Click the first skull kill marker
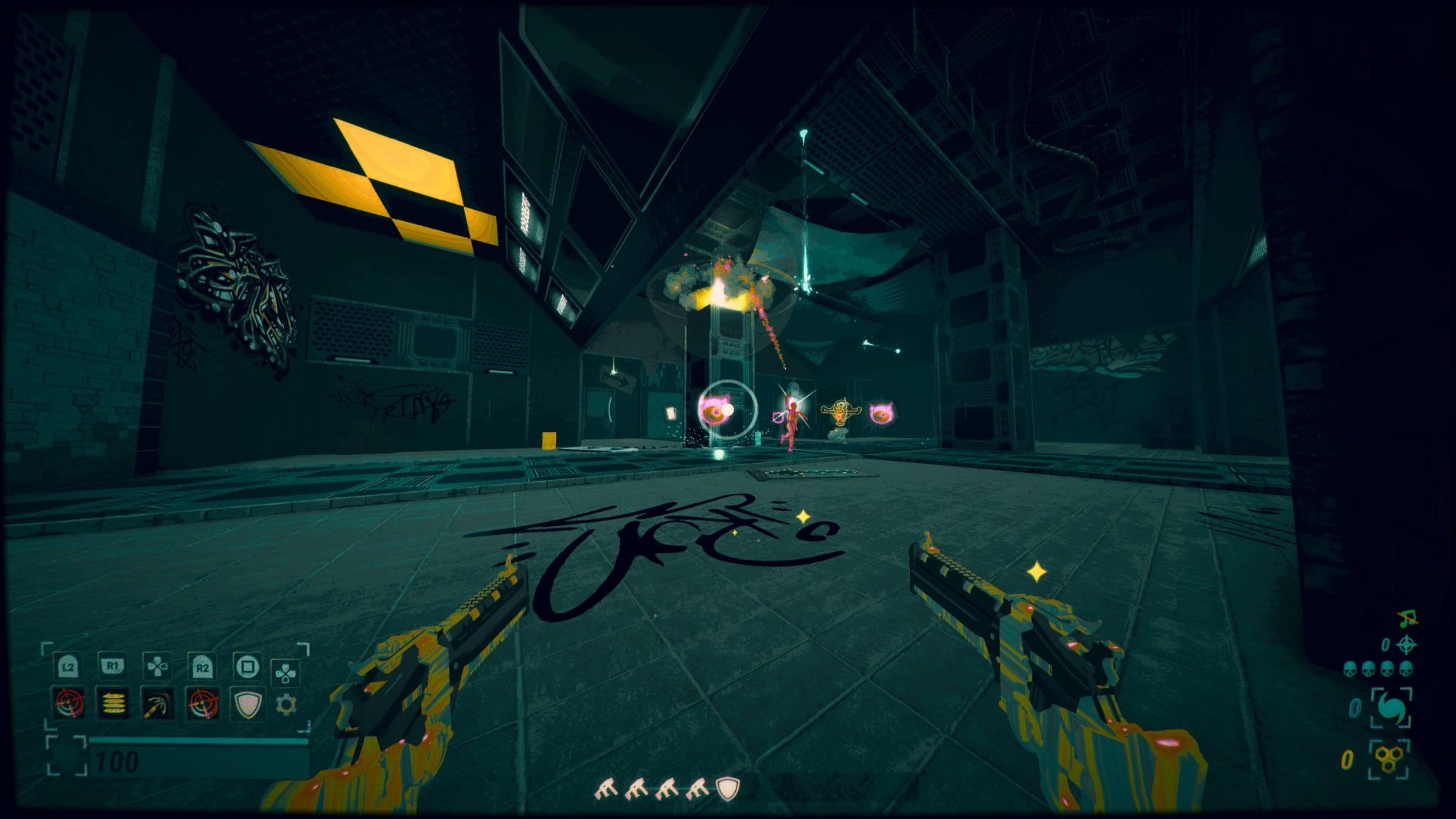 1350,669
